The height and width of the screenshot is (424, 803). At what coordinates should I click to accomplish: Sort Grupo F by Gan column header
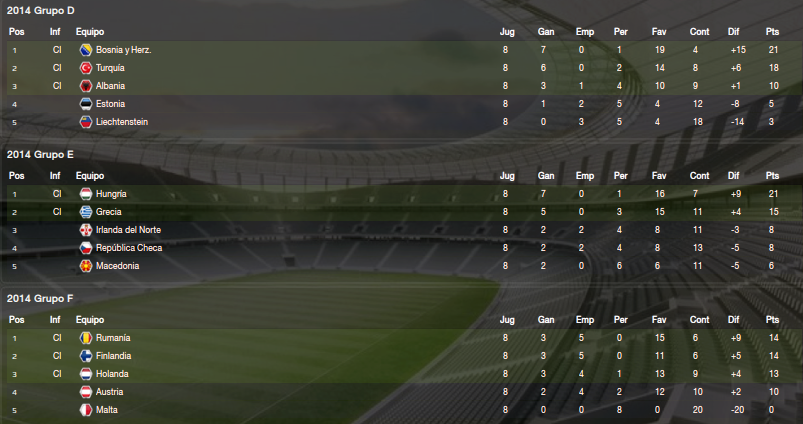(546, 320)
